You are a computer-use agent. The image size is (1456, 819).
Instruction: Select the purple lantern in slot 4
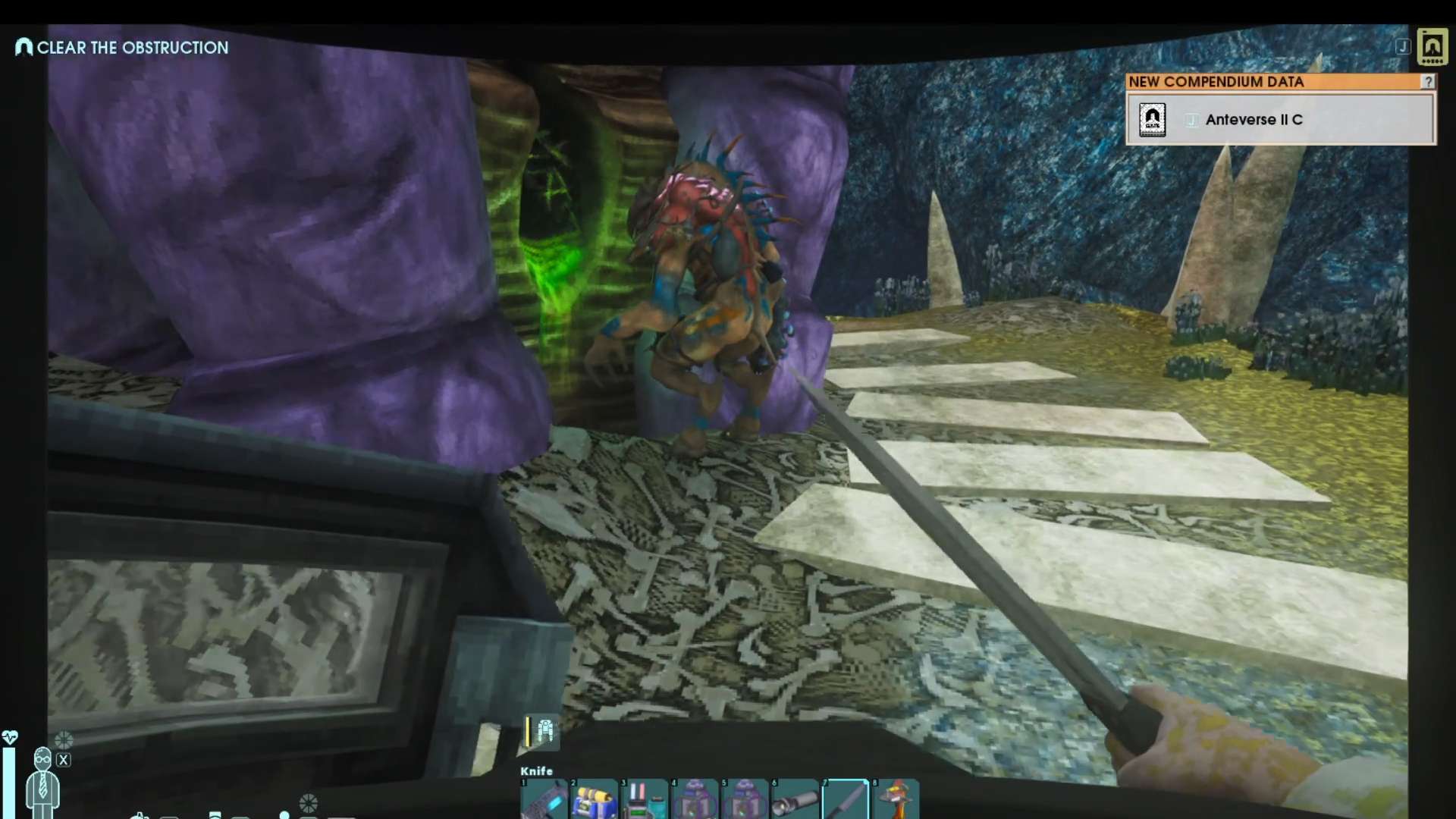coord(694,799)
